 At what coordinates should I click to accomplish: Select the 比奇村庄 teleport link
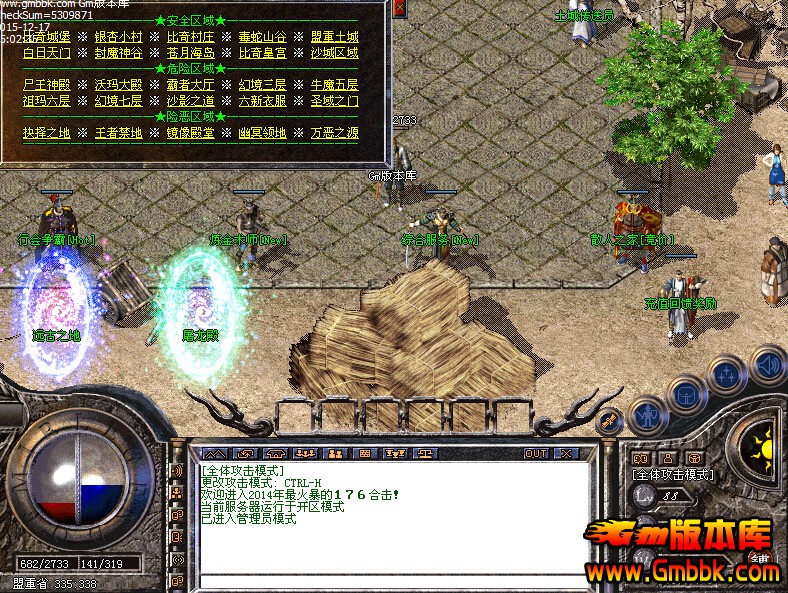(190, 37)
